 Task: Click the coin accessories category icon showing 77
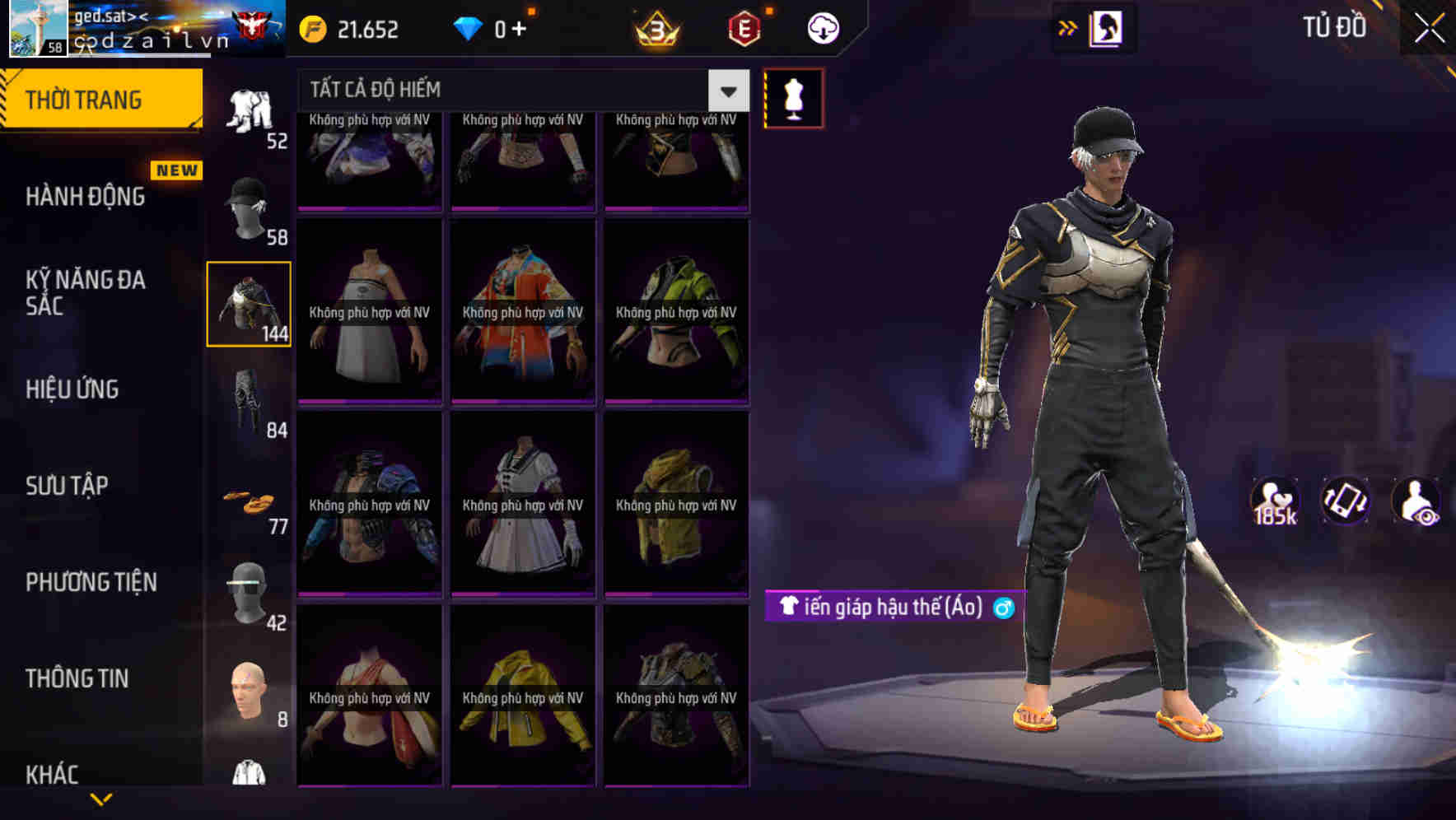[x=250, y=501]
